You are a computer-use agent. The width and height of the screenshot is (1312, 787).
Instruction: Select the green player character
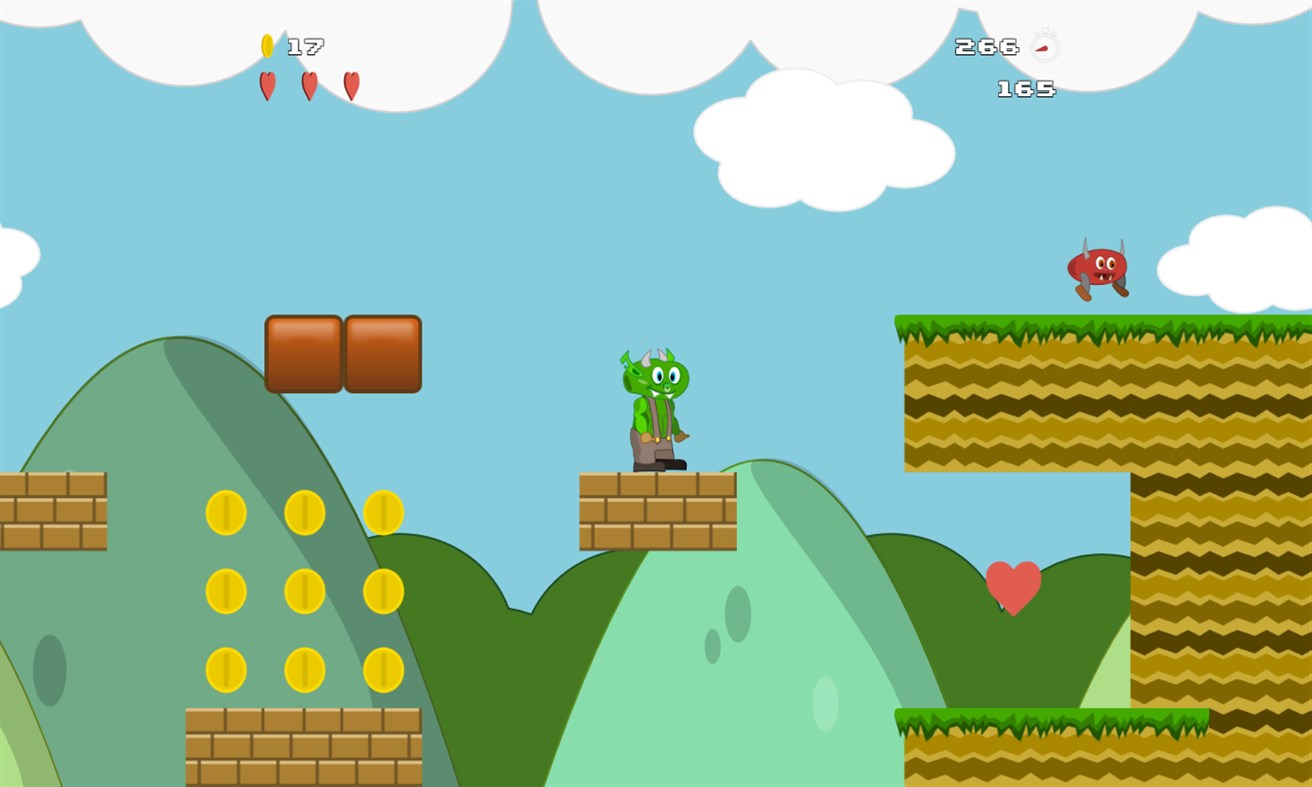pyautogui.click(x=658, y=410)
